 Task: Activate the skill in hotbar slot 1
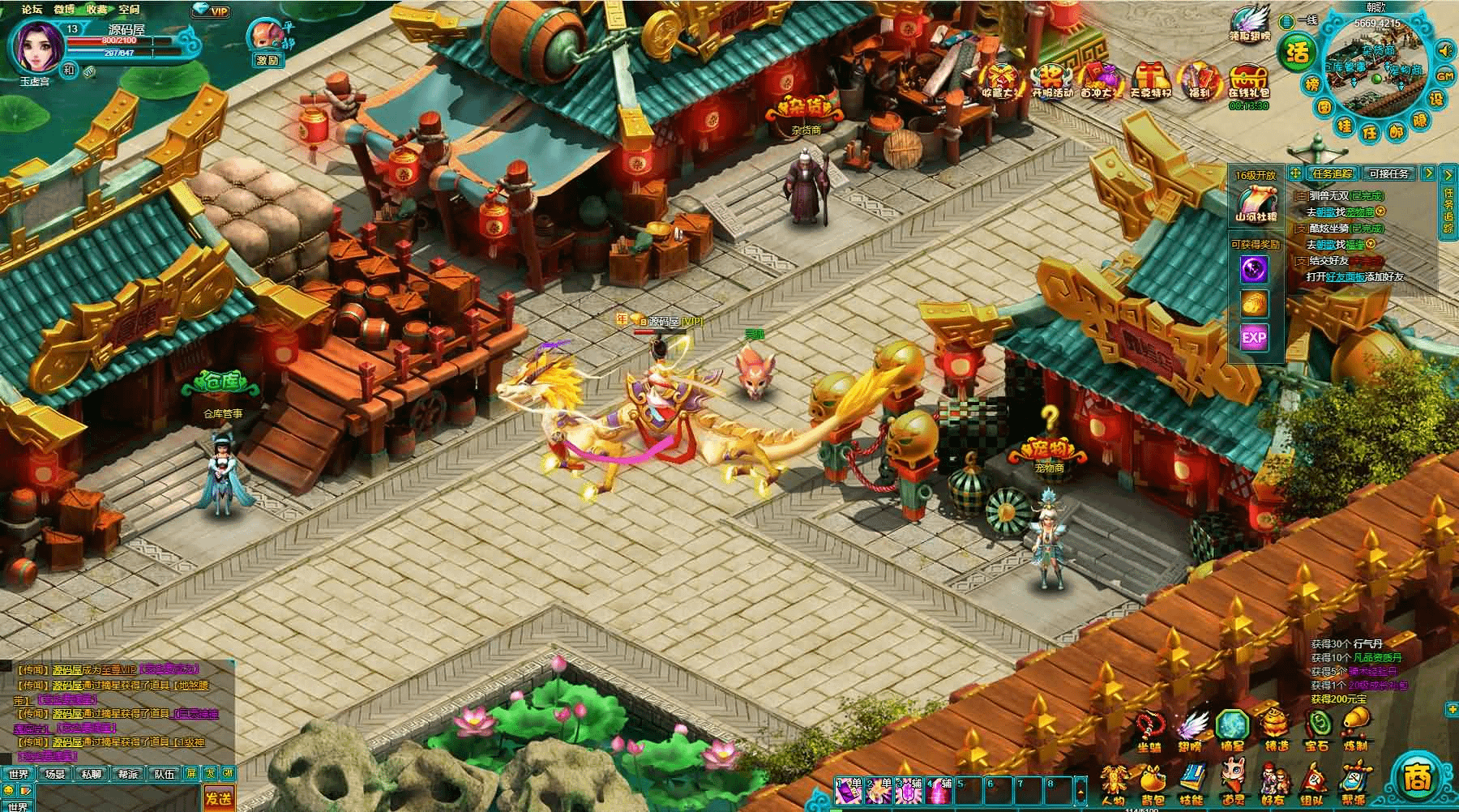847,790
